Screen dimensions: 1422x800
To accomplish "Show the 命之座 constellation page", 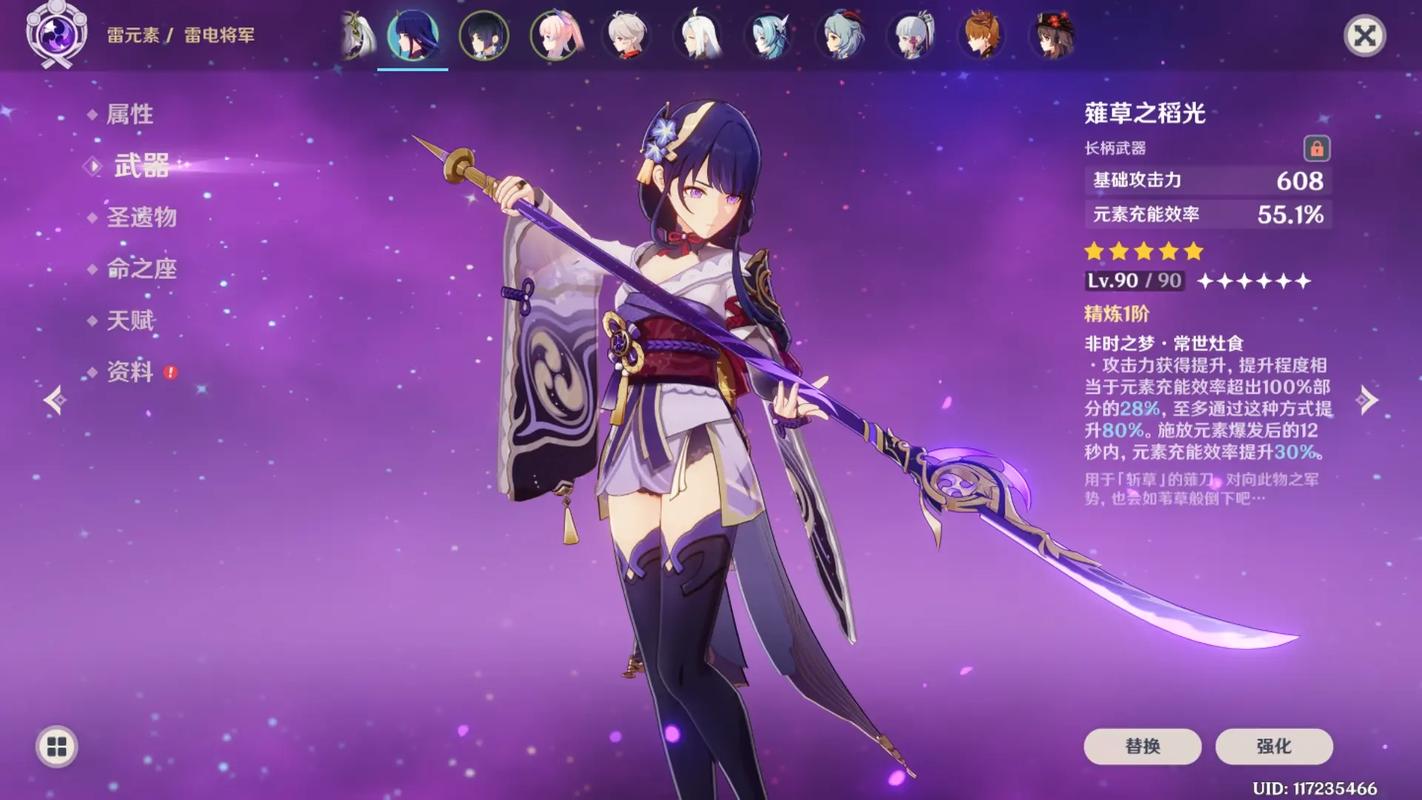I will tap(141, 269).
